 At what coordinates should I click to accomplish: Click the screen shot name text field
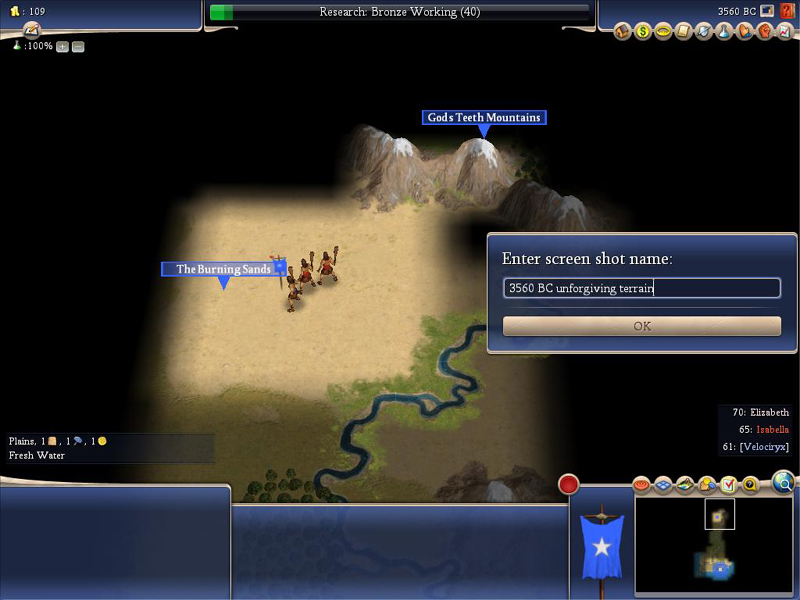click(641, 288)
